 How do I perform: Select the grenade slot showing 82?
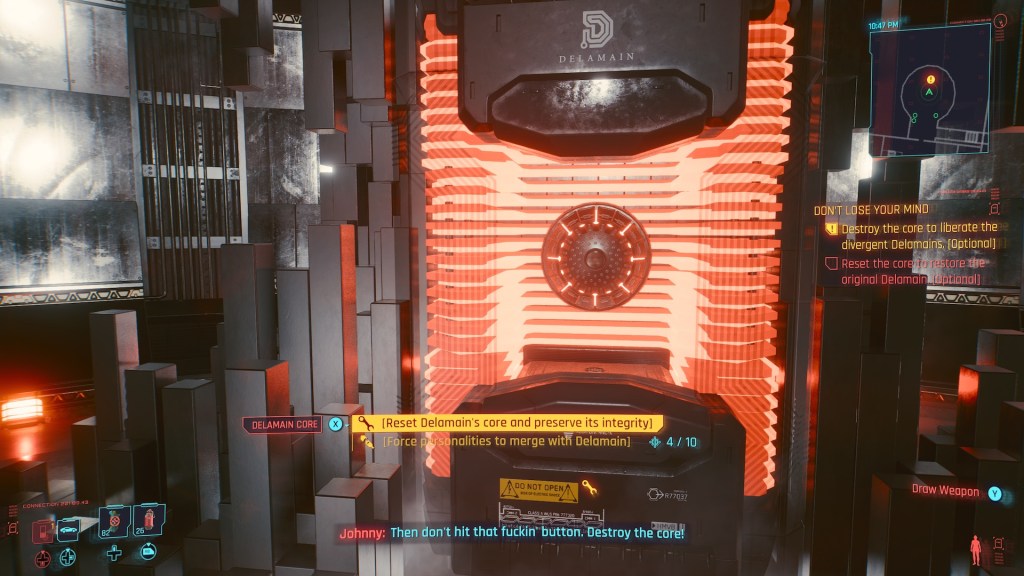[x=113, y=522]
